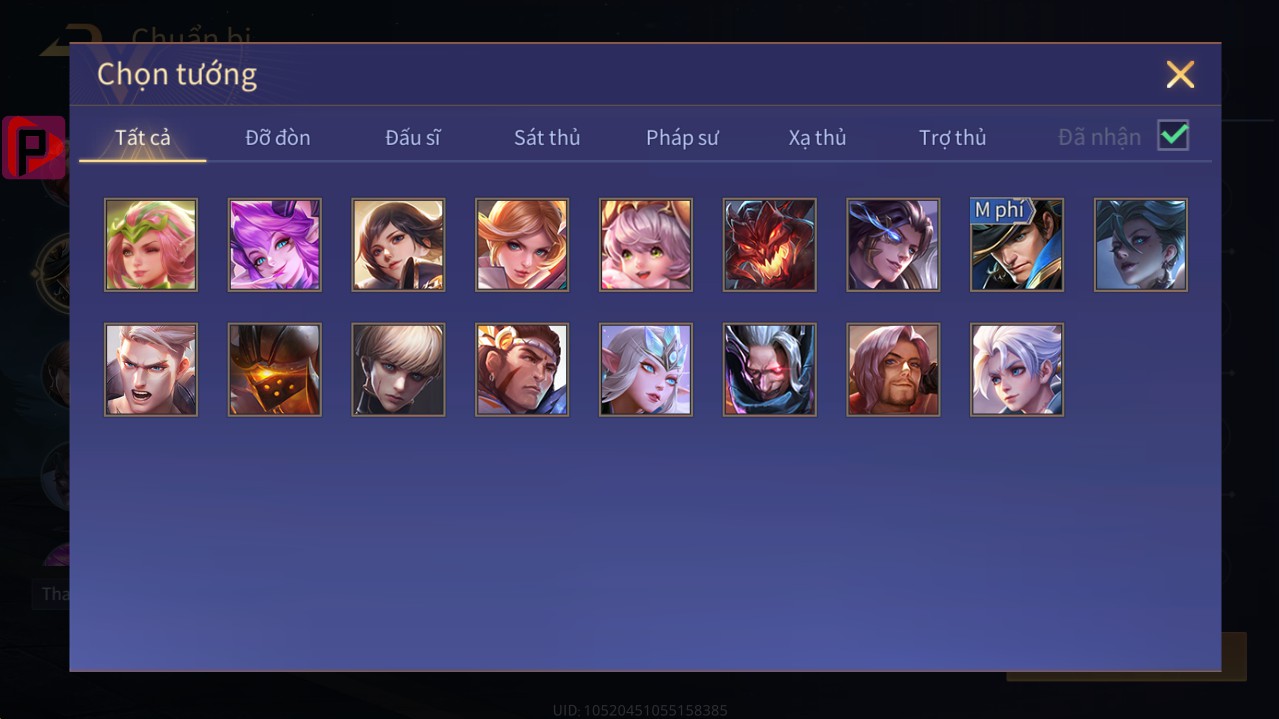Choose the hero tagged M phí

click(x=1017, y=245)
